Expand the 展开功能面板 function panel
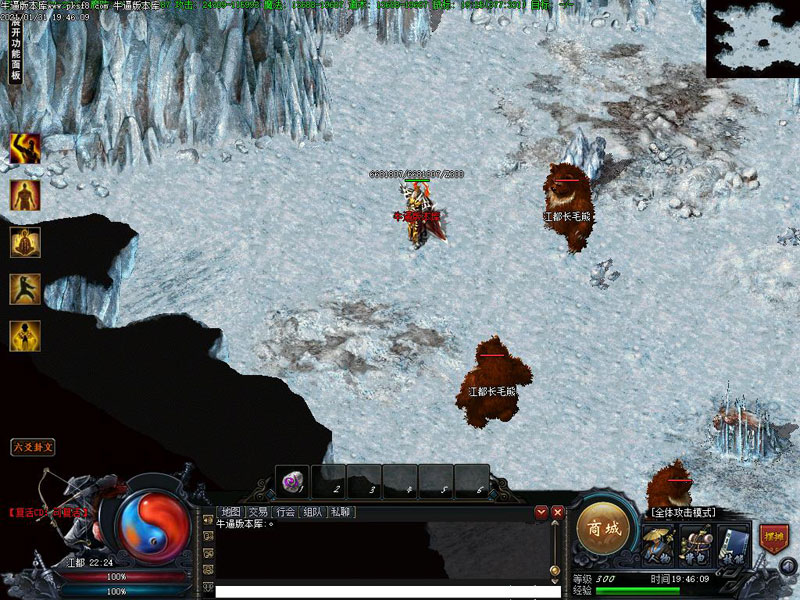 click(x=16, y=52)
